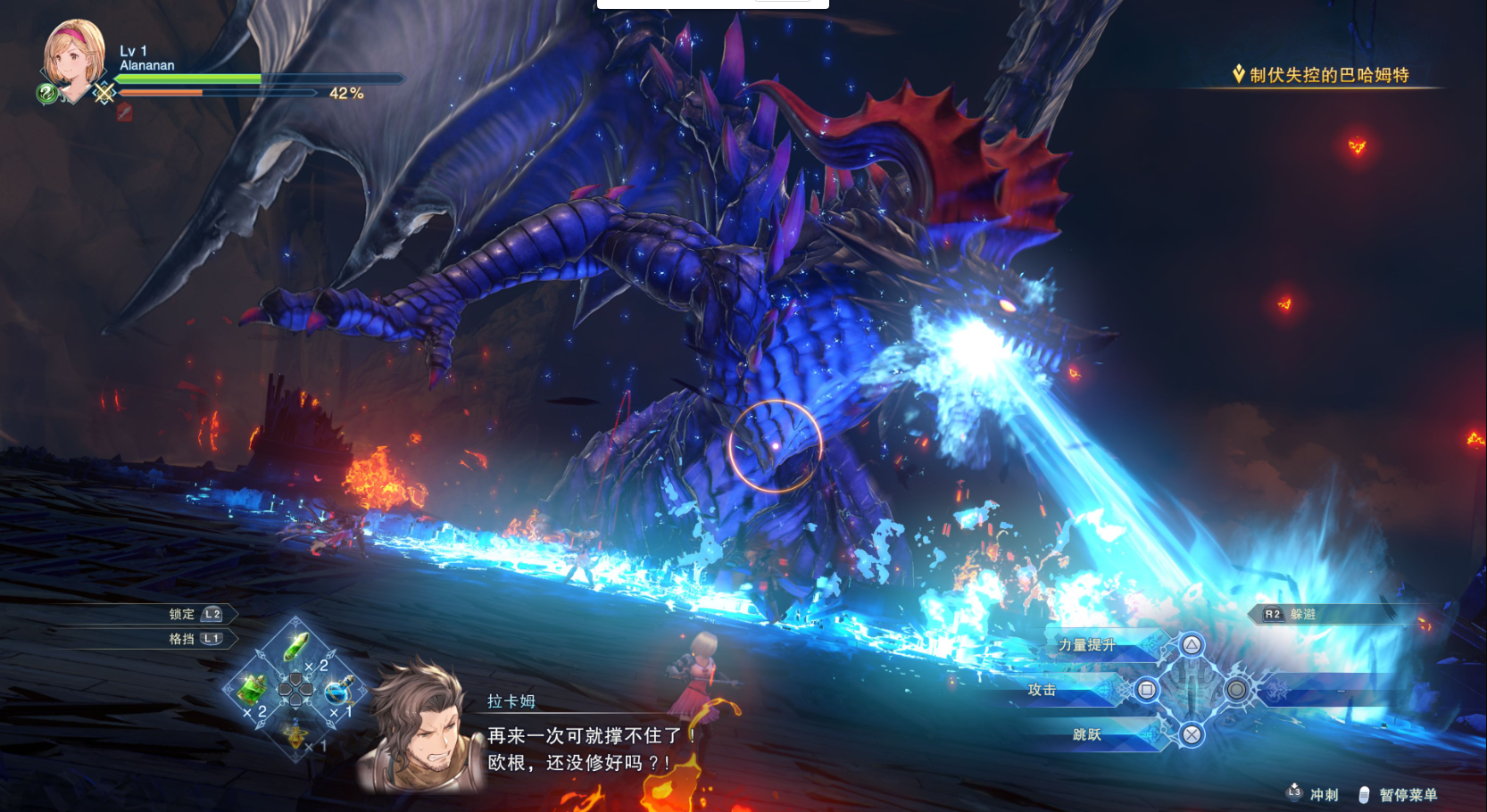1487x812 pixels.
Task: Activate the 力量提升 skill label
Action: [x=1086, y=645]
